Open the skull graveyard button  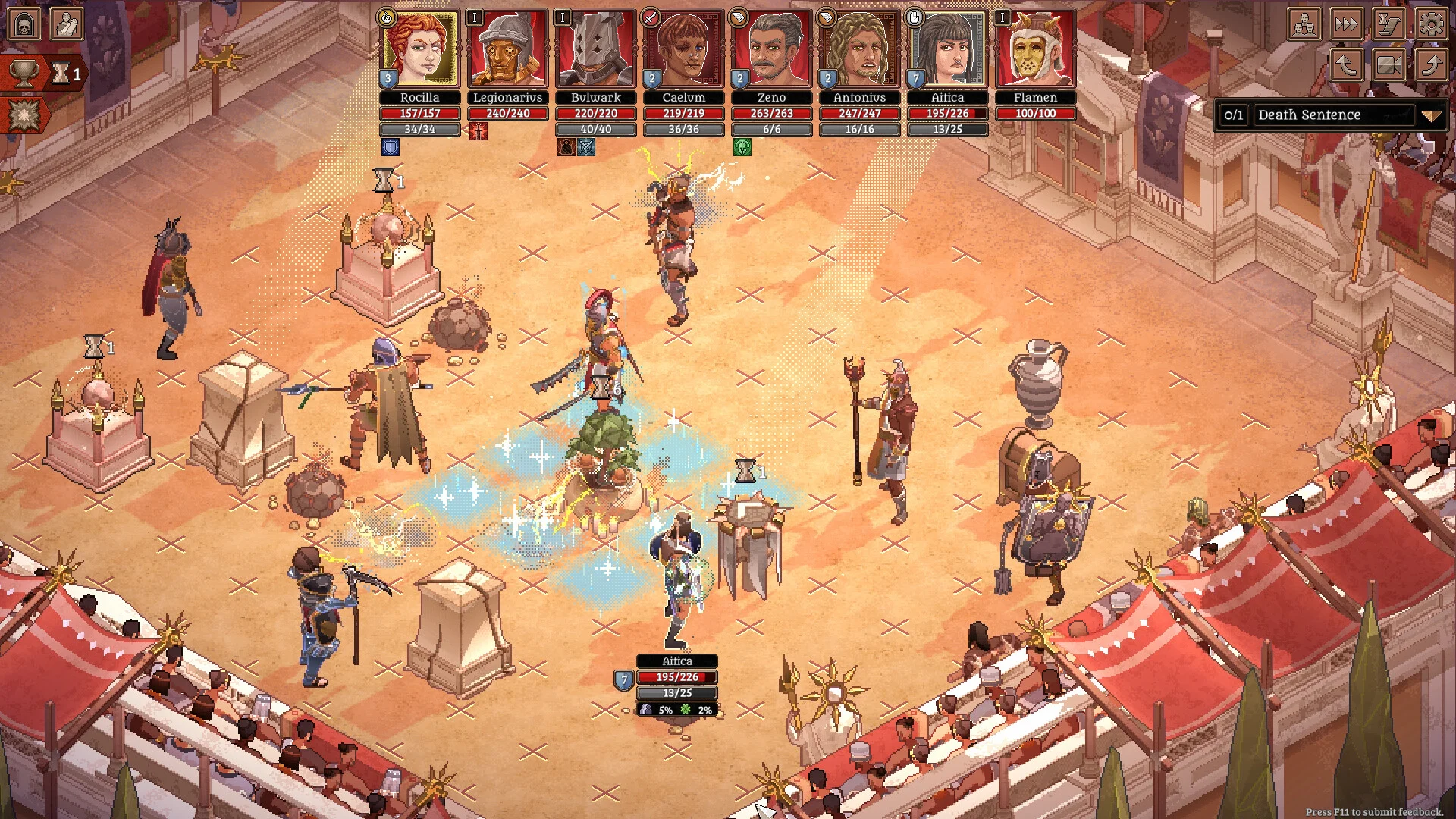click(x=24, y=24)
